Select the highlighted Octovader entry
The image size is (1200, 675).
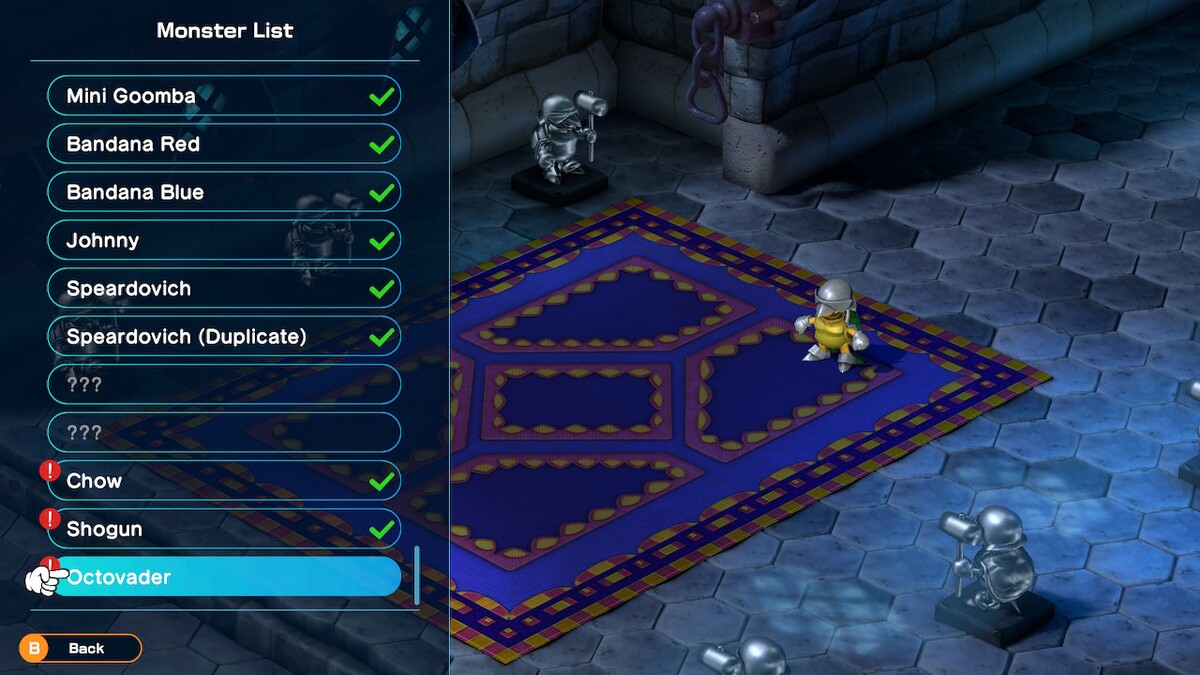225,577
